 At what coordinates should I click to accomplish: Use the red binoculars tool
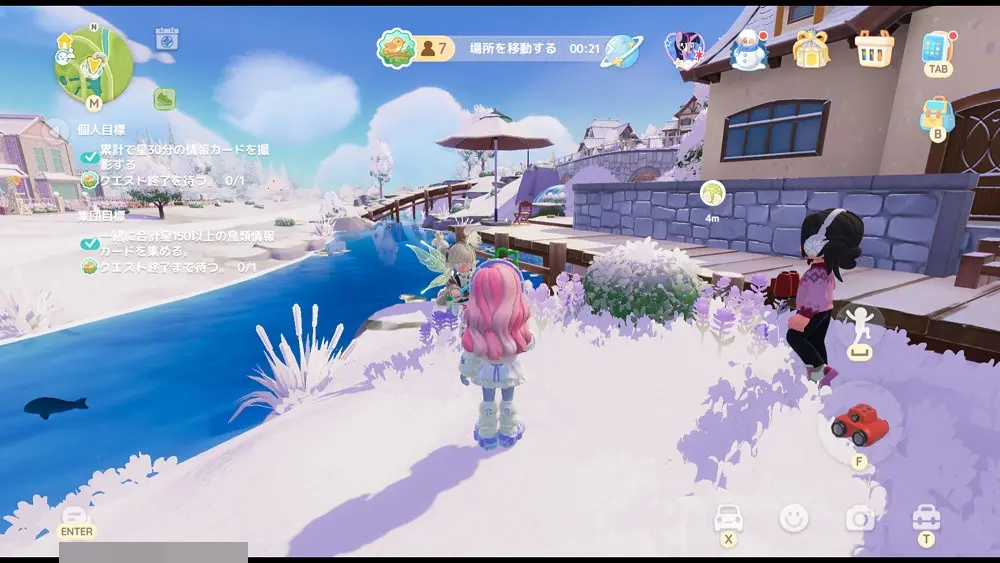coord(860,425)
